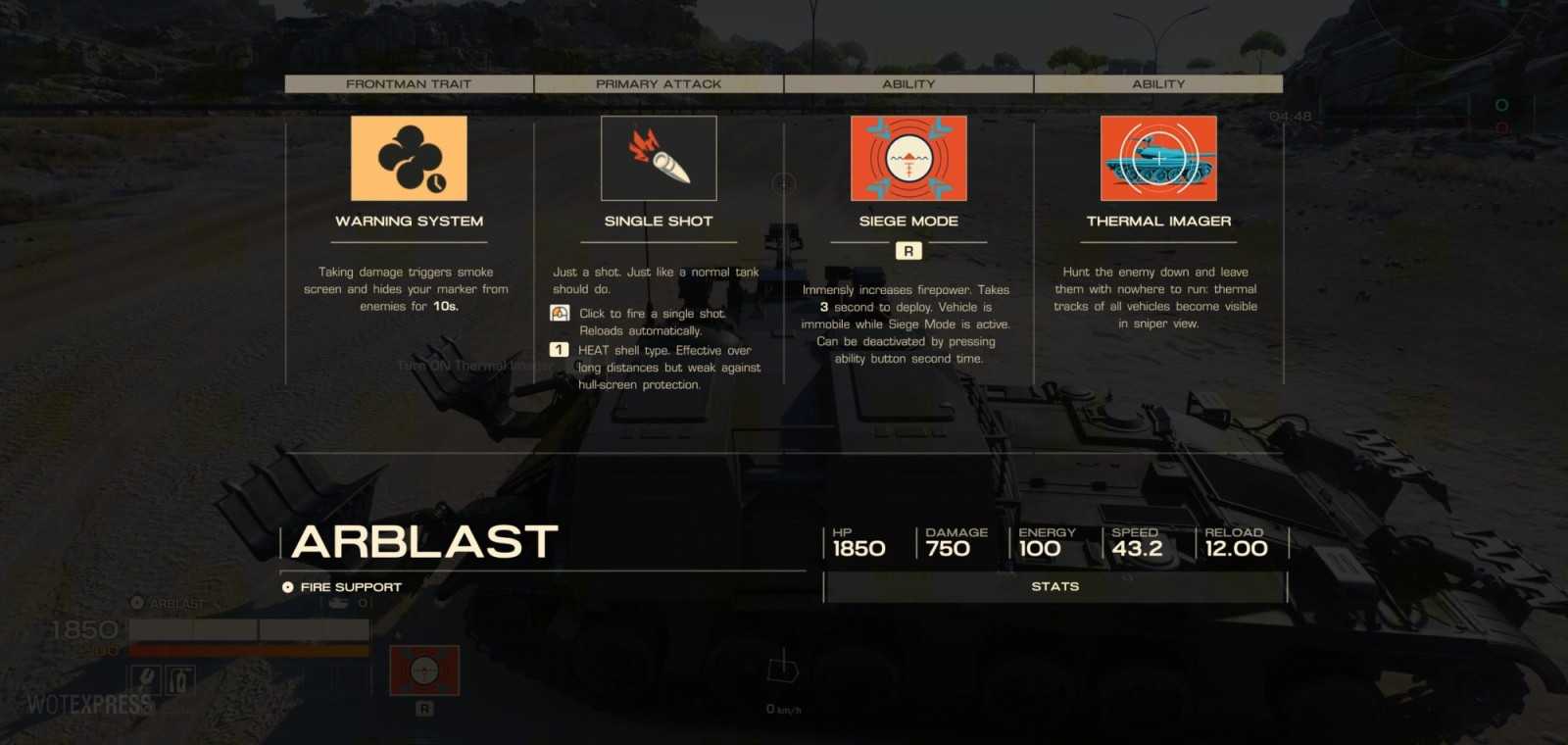Switch to the FRONTMAN TRAIT tab

pyautogui.click(x=408, y=83)
